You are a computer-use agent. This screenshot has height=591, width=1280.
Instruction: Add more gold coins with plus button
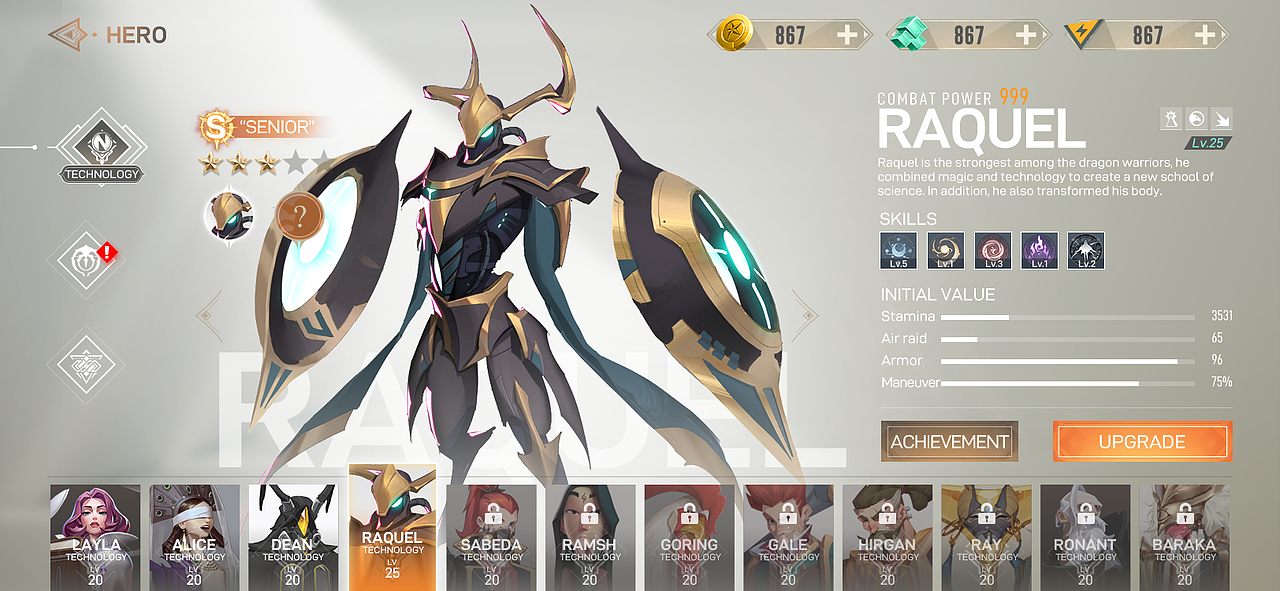pos(847,36)
